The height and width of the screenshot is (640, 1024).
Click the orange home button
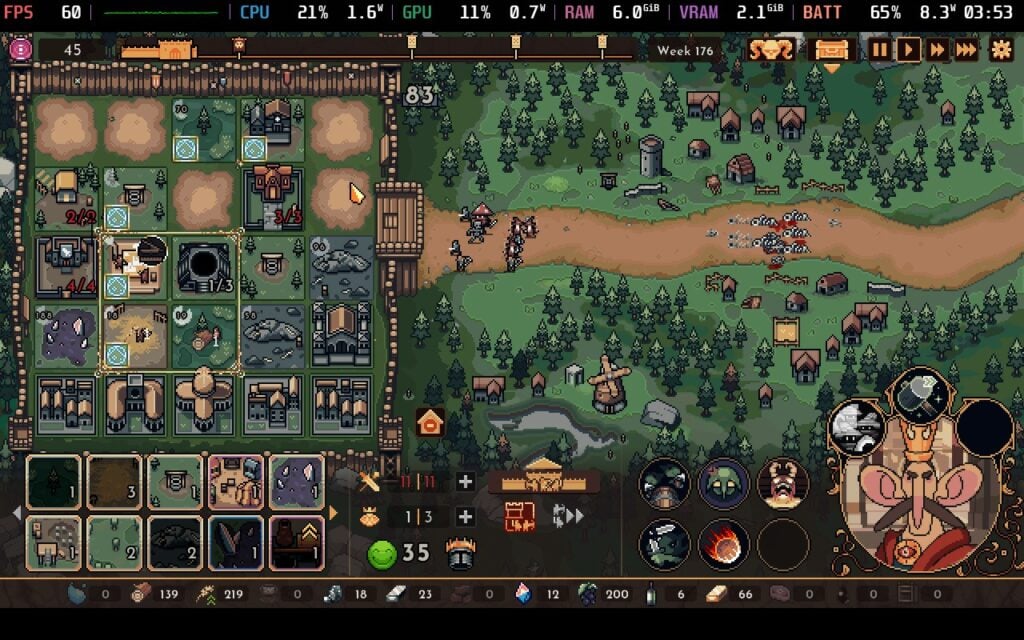(430, 422)
